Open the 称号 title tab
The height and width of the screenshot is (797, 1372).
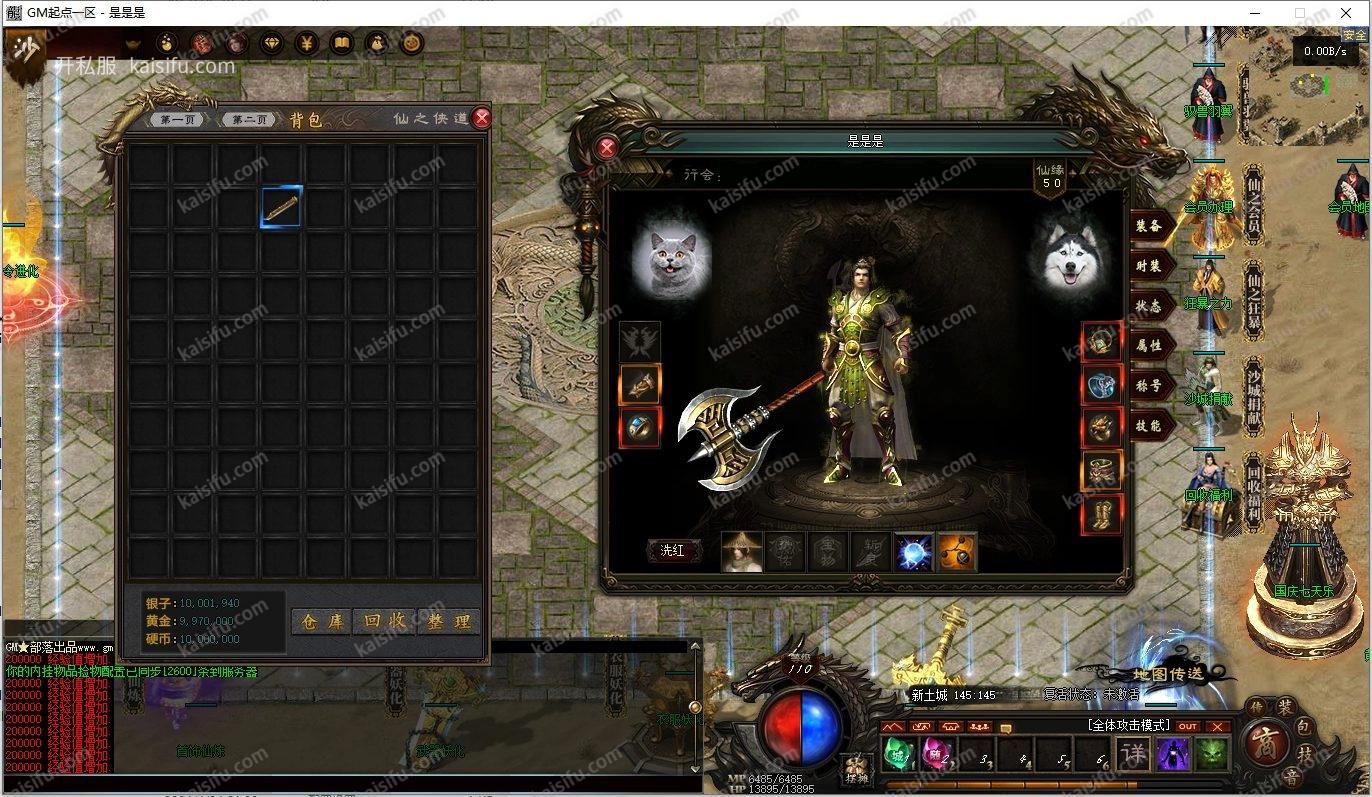tap(1148, 386)
